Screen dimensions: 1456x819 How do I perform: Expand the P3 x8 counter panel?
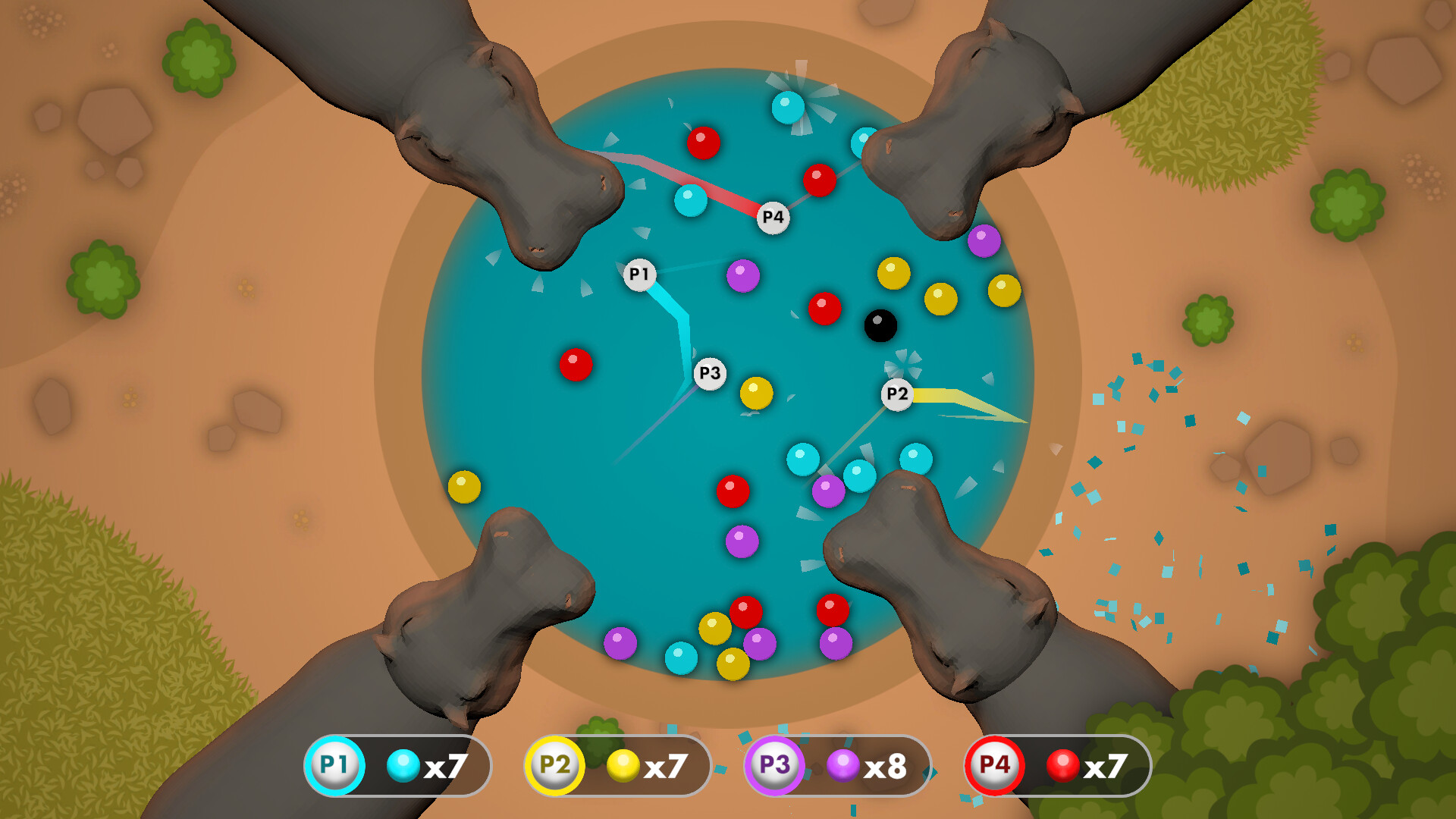tap(838, 766)
